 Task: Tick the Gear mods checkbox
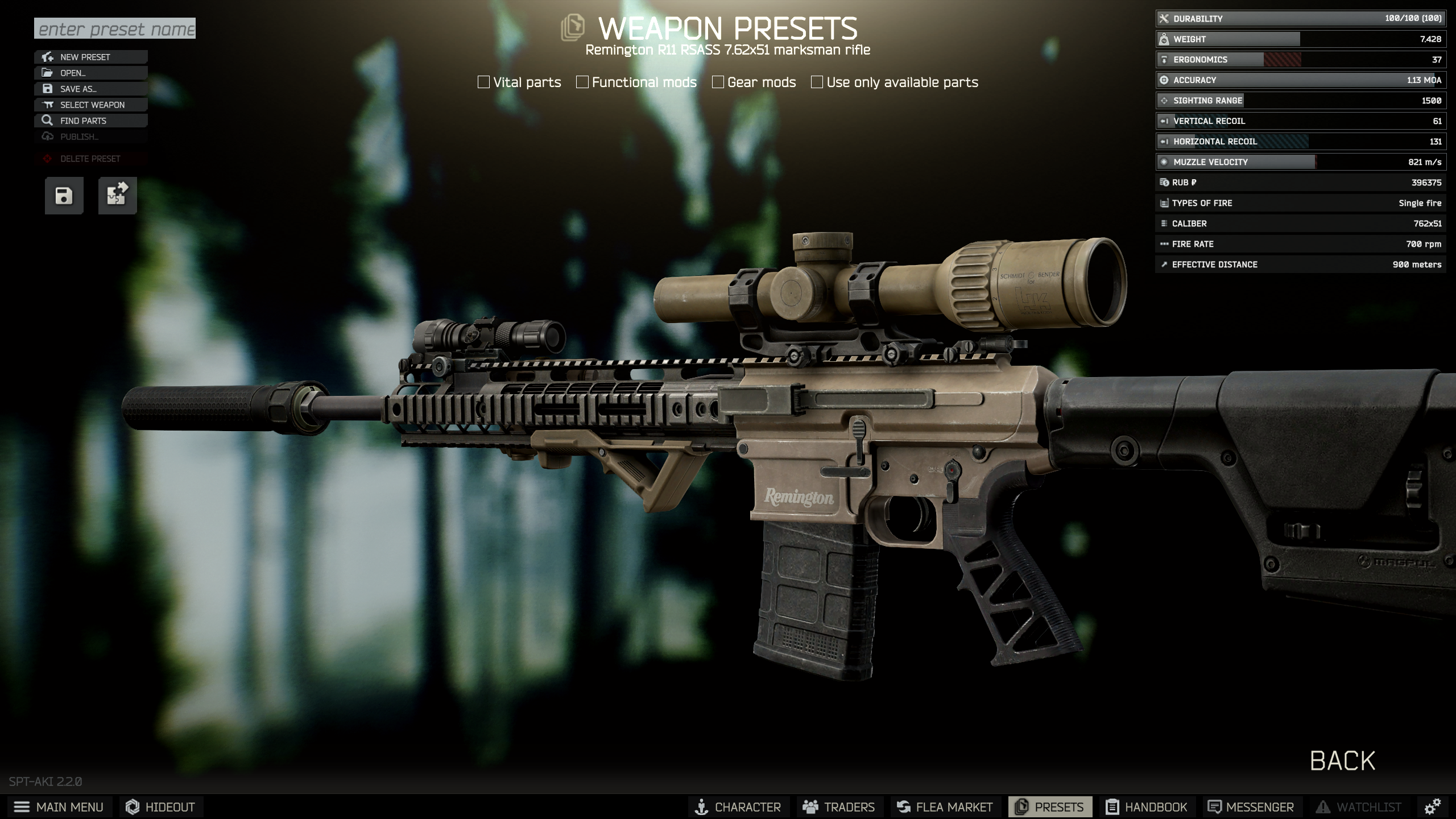coord(718,82)
